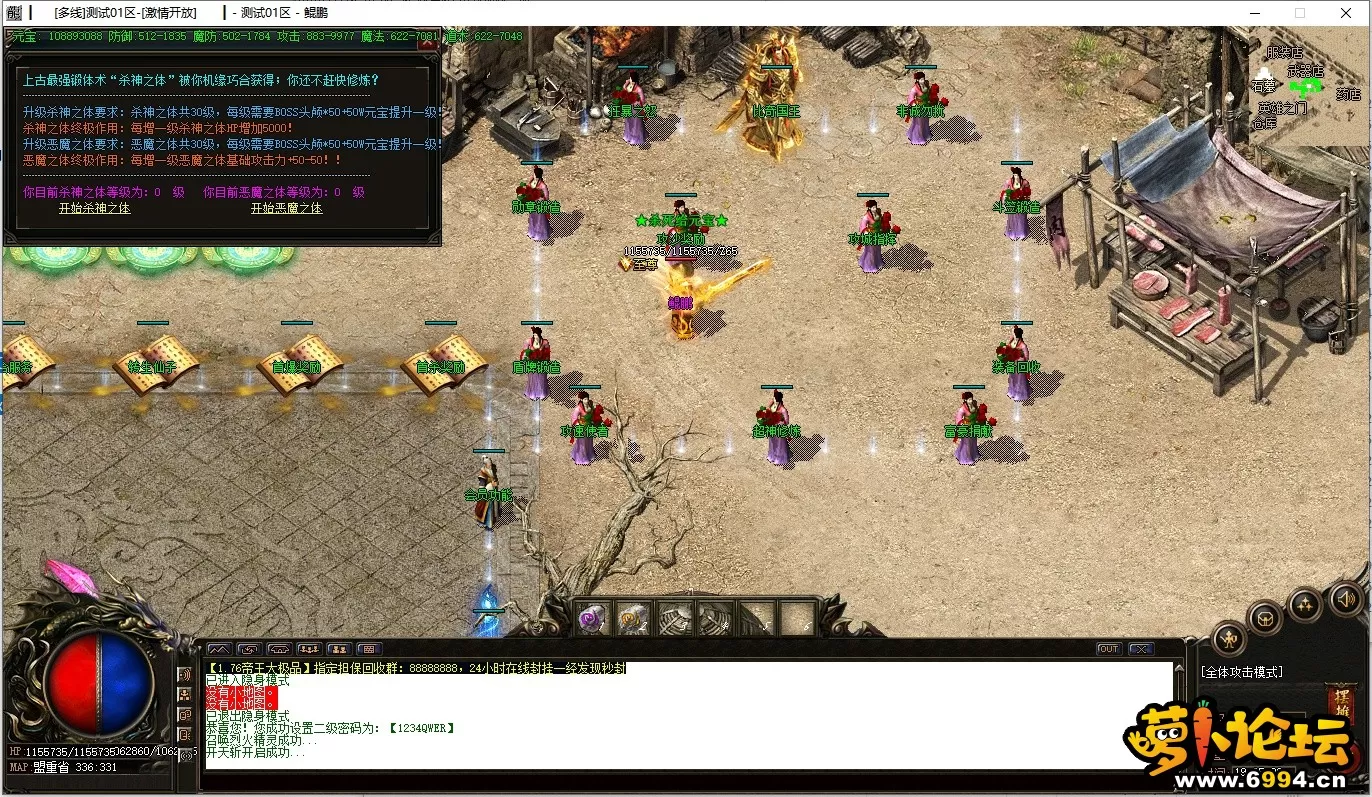Click the OUT button above the chat
Viewport: 1372px width, 797px height.
coord(1108,649)
